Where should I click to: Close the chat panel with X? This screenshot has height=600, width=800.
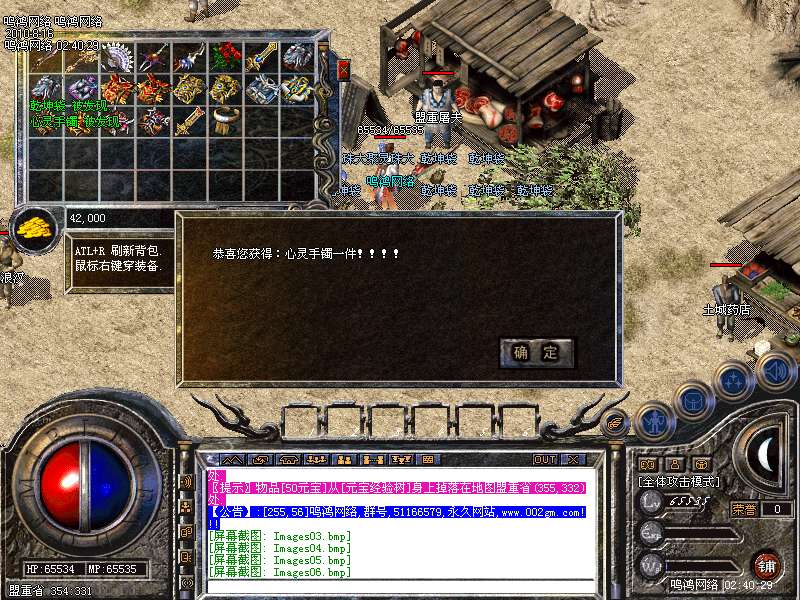[572, 459]
